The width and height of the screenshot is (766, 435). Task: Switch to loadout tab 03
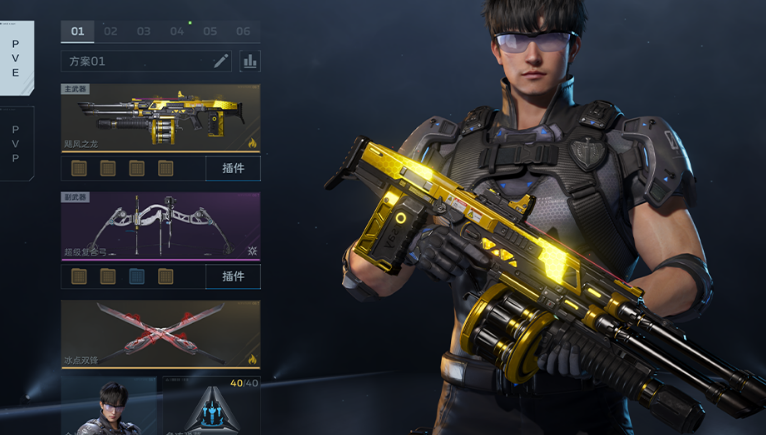(144, 31)
